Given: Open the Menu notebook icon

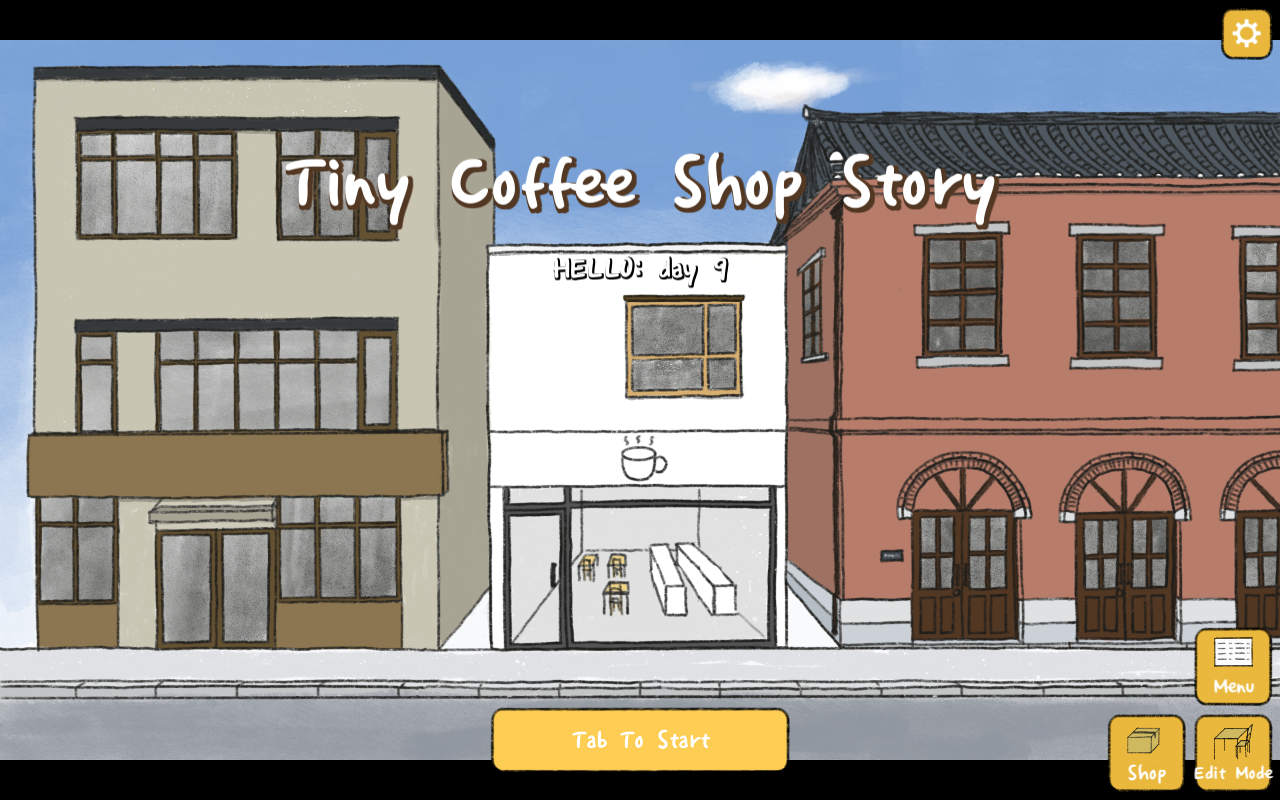Looking at the screenshot, I should (x=1232, y=665).
